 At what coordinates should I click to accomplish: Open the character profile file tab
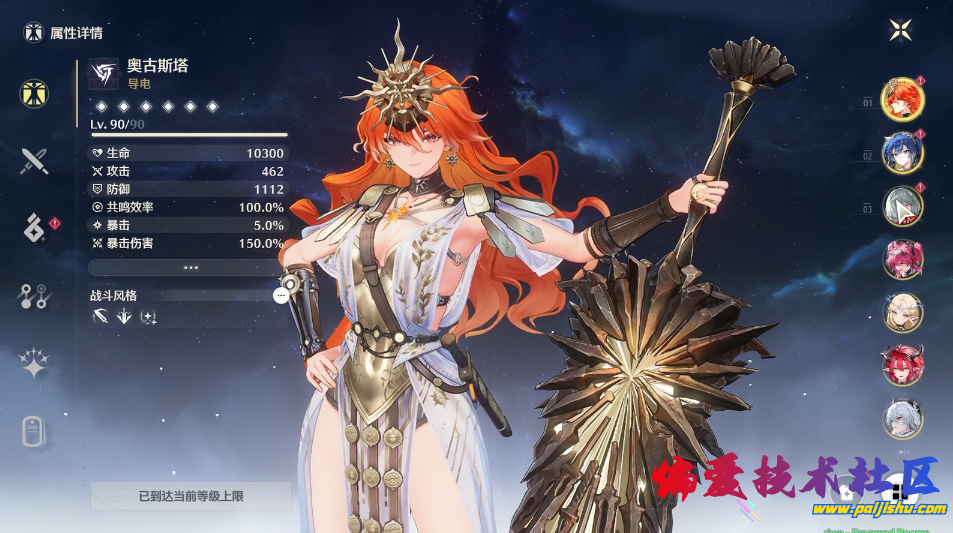[35, 432]
